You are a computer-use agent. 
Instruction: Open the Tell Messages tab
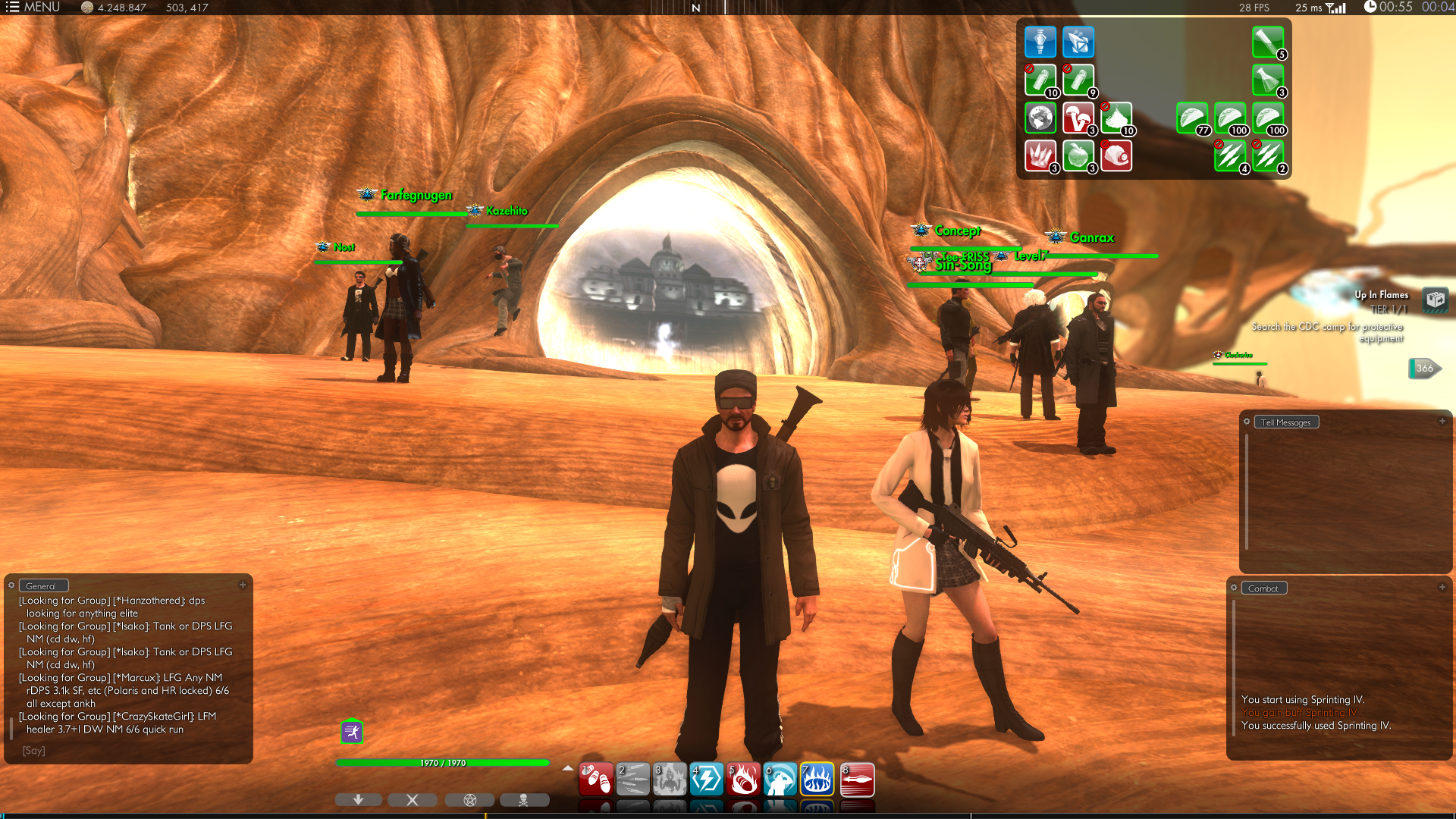[1285, 422]
